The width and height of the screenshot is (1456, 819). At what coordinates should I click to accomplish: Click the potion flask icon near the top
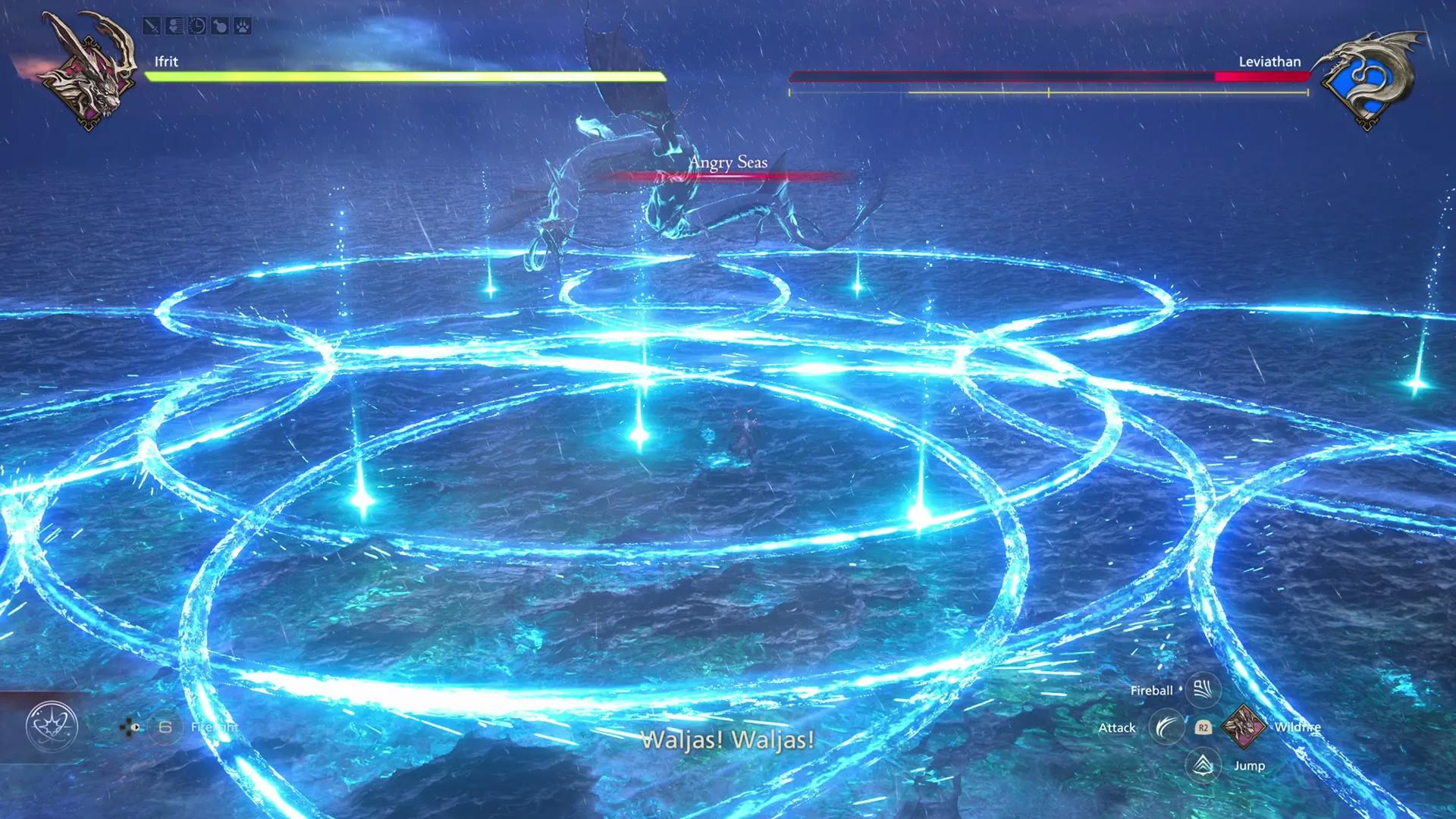[x=220, y=27]
